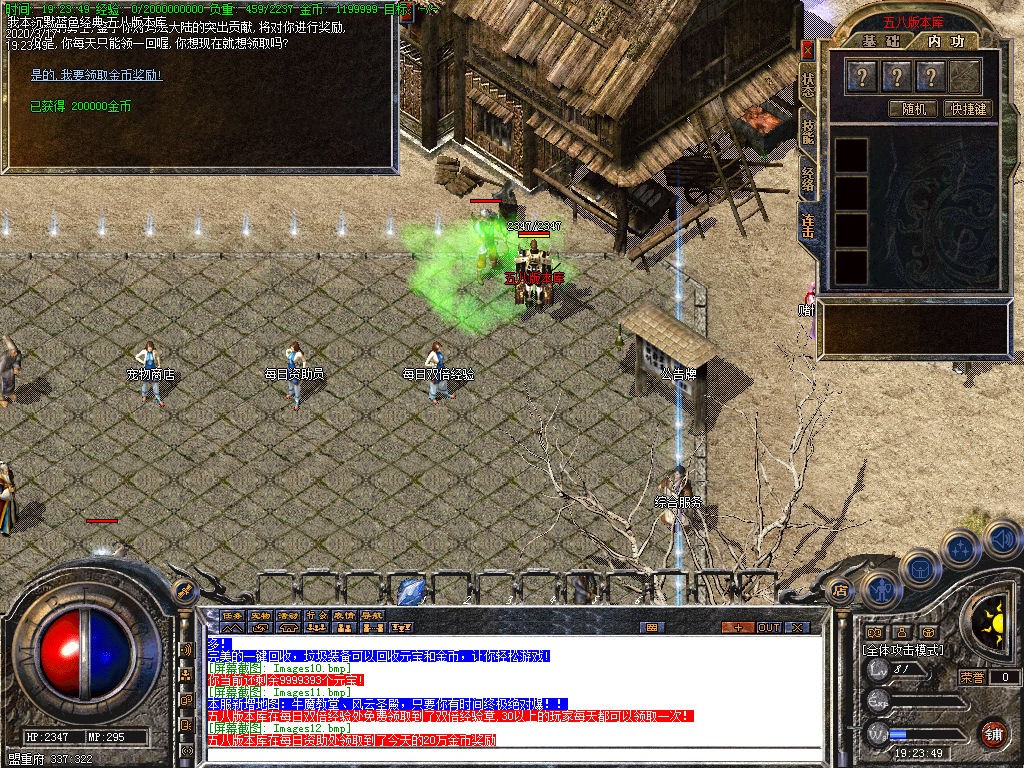
Task: Open the 内功 tab
Action: point(945,41)
